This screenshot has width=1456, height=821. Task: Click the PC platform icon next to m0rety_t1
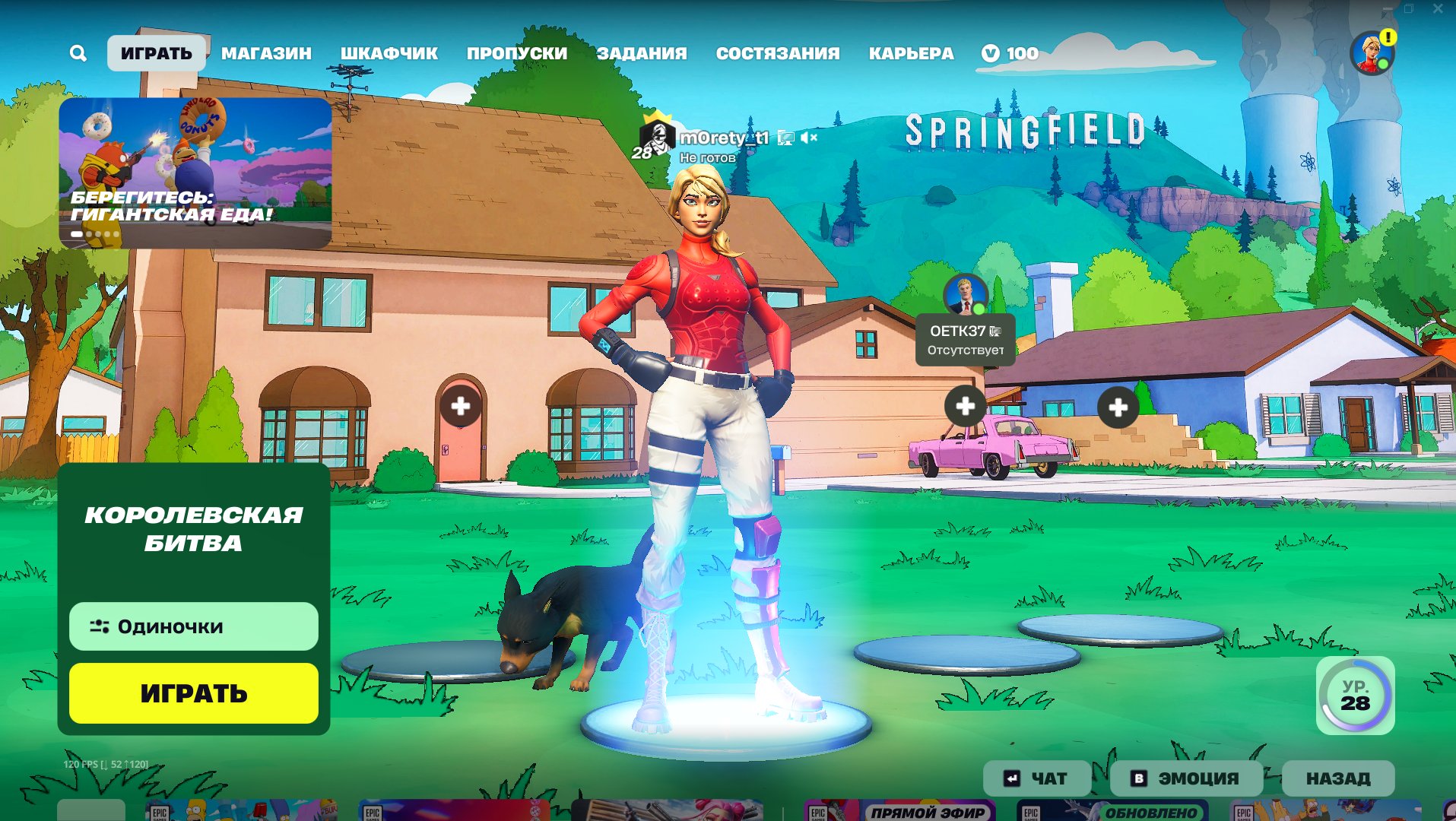(x=785, y=138)
